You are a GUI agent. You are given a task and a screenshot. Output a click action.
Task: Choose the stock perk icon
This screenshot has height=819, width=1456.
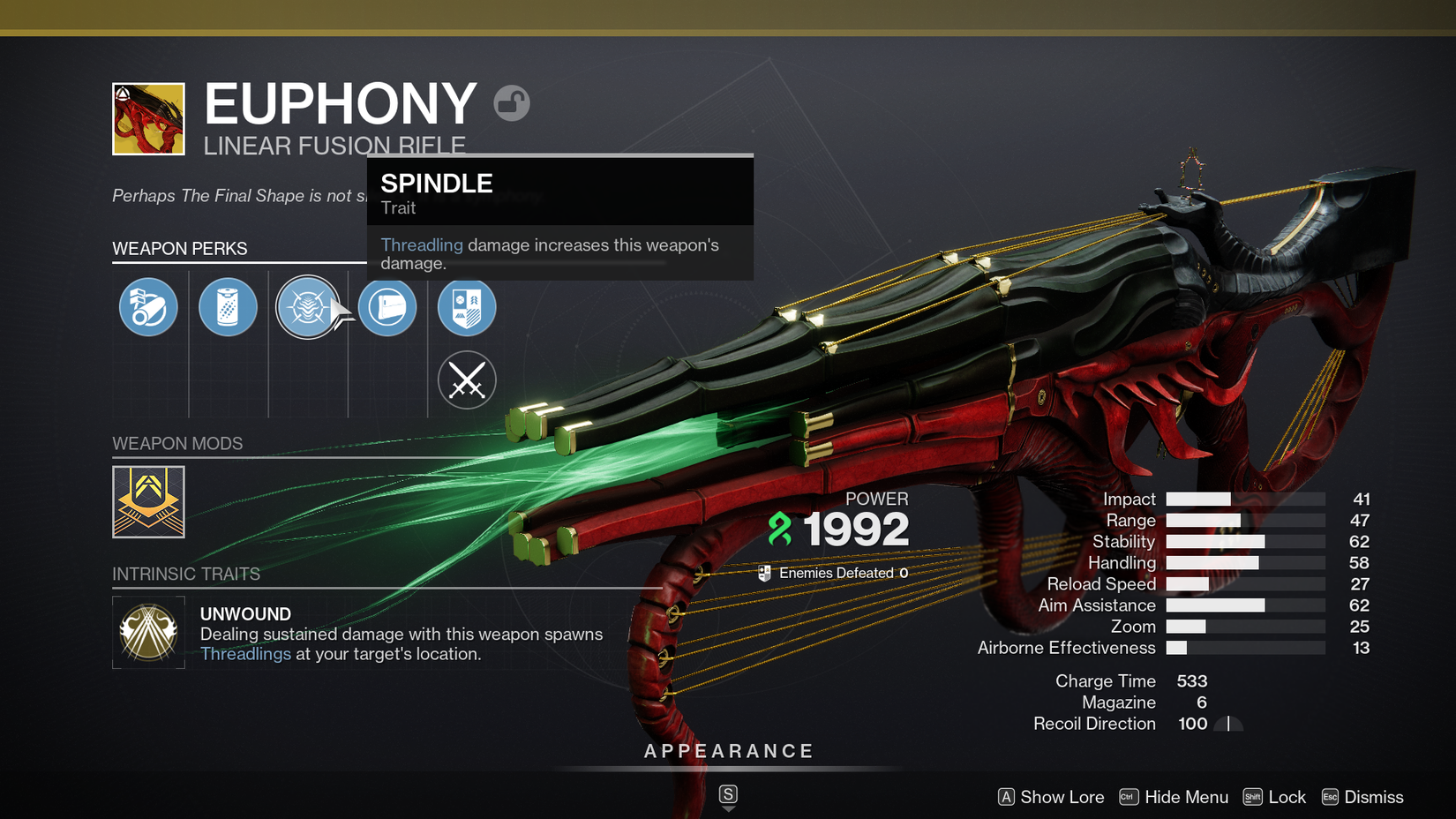[x=387, y=307]
